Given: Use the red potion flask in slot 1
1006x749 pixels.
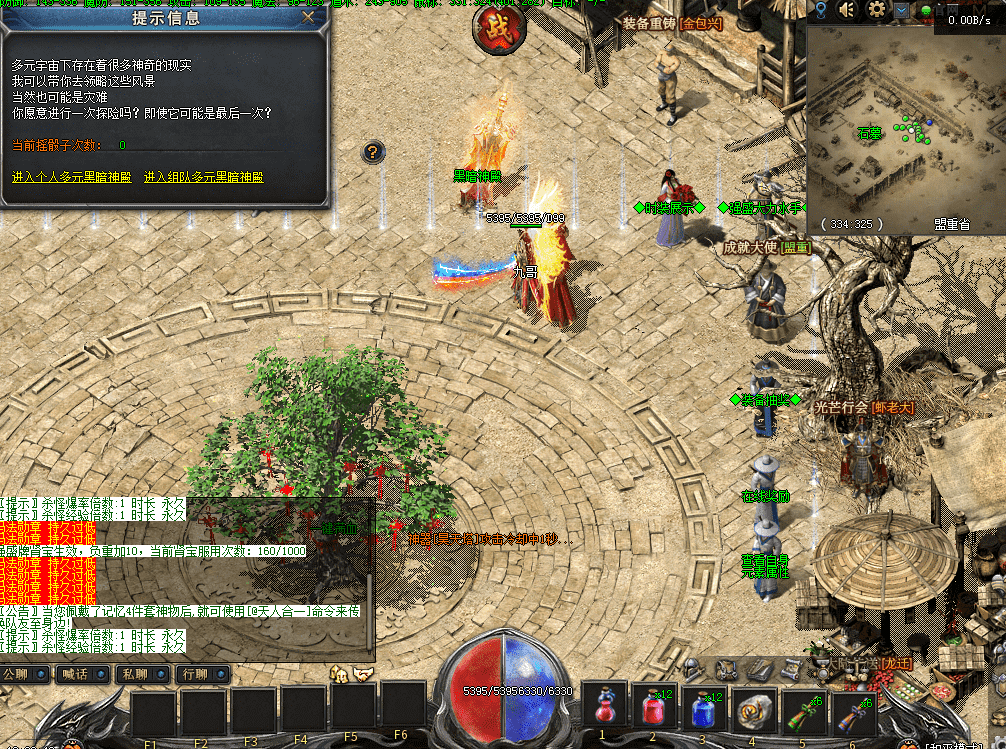Looking at the screenshot, I should [604, 710].
